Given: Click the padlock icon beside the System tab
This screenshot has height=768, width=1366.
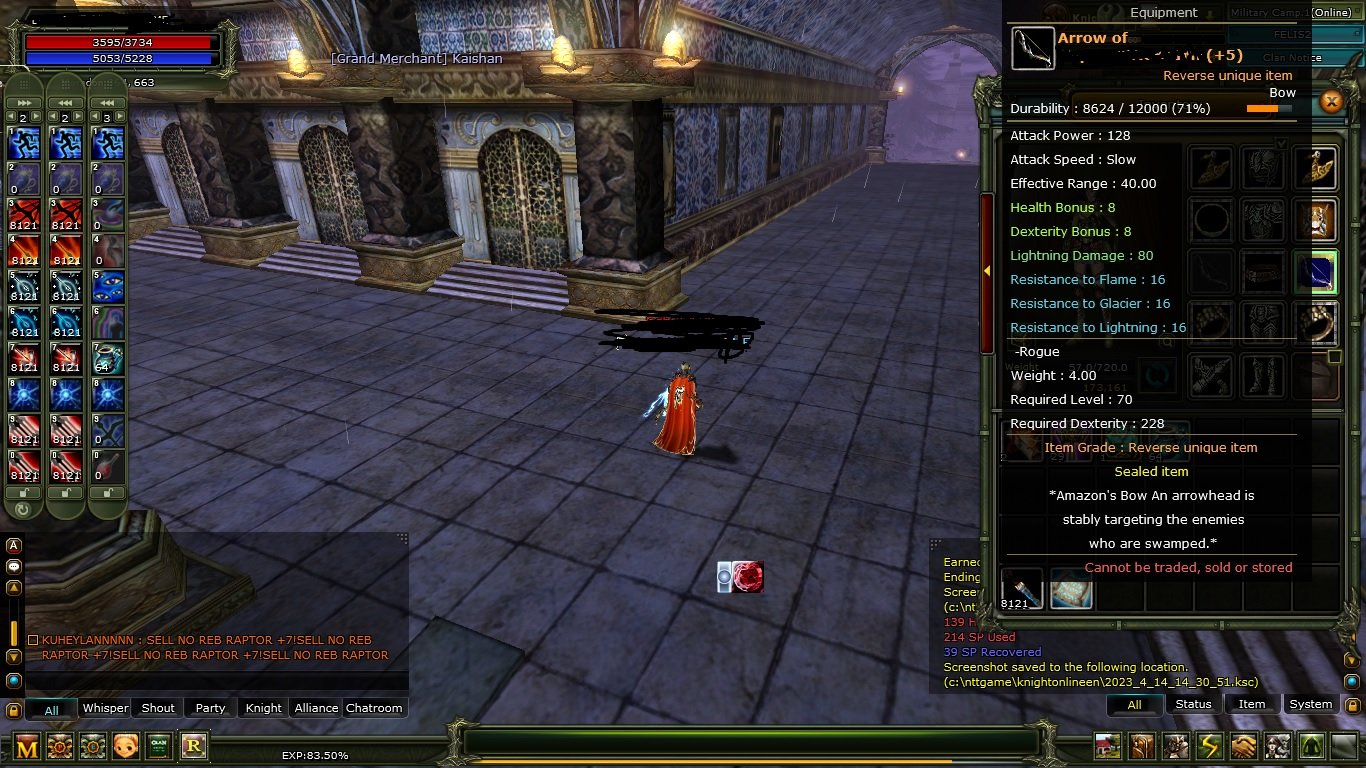Looking at the screenshot, I should pos(1353,705).
